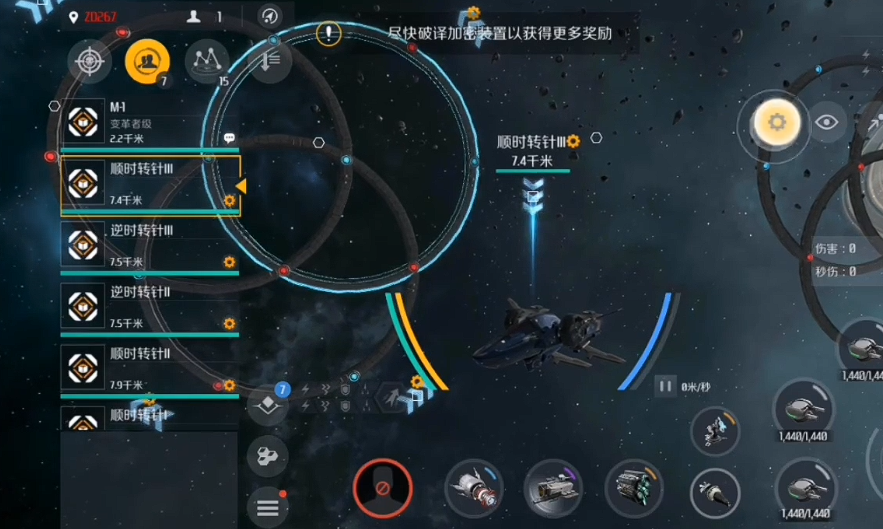Select 逆时转针III in the overview list
Viewport: 883px width, 529px height.
(148, 245)
